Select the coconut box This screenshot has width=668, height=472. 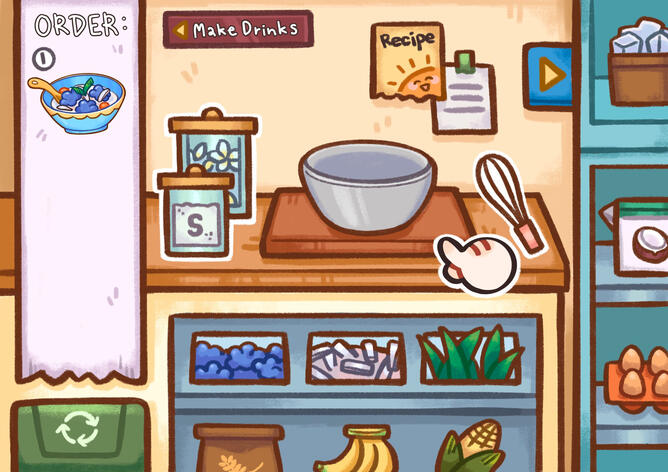[642, 238]
